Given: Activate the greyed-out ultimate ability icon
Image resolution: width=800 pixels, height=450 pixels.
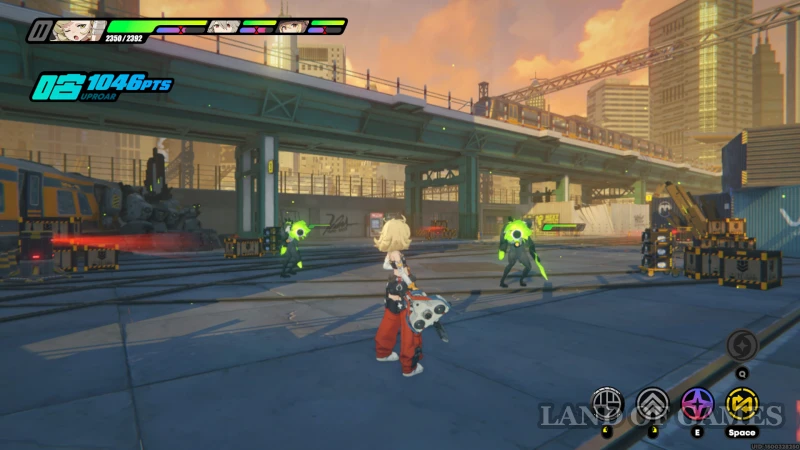Looking at the screenshot, I should [x=742, y=345].
